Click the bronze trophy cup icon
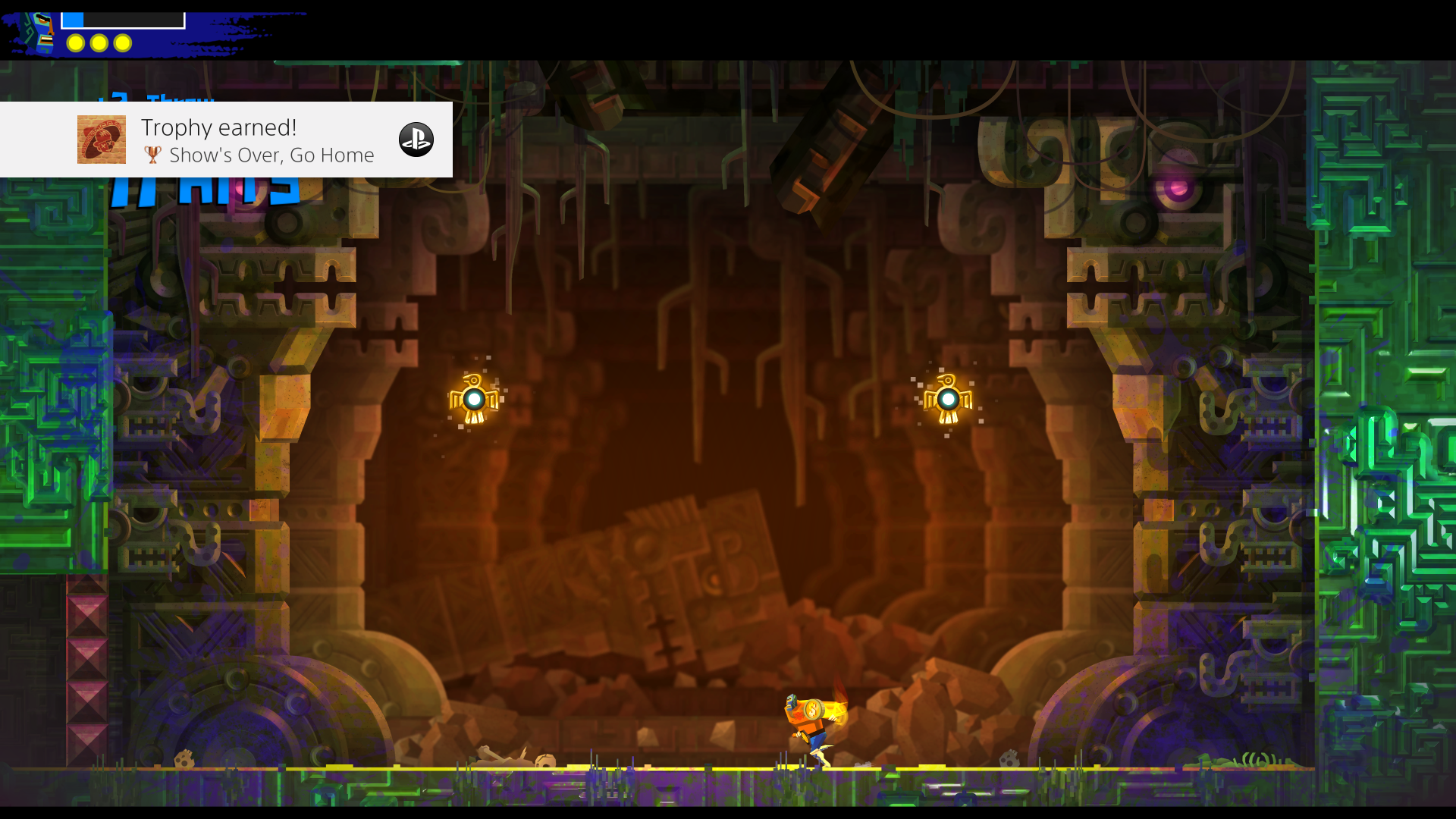Viewport: 1456px width, 819px height. click(153, 155)
